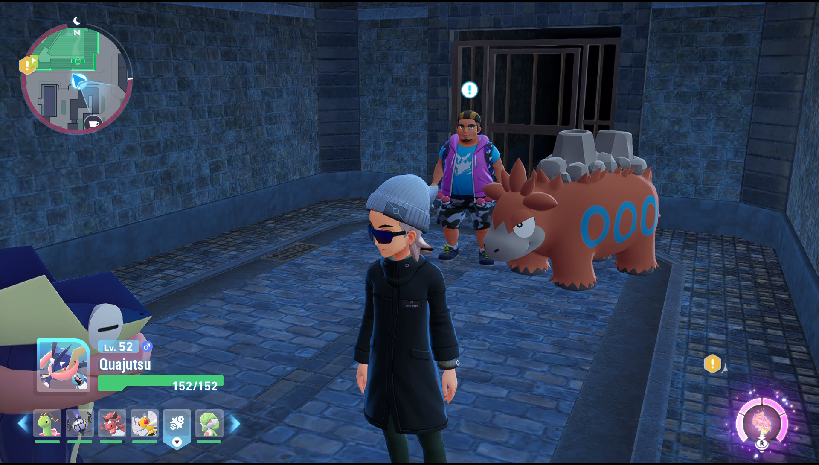Click the right arrow beside the party bar
Image resolution: width=819 pixels, height=465 pixels.
(x=236, y=424)
